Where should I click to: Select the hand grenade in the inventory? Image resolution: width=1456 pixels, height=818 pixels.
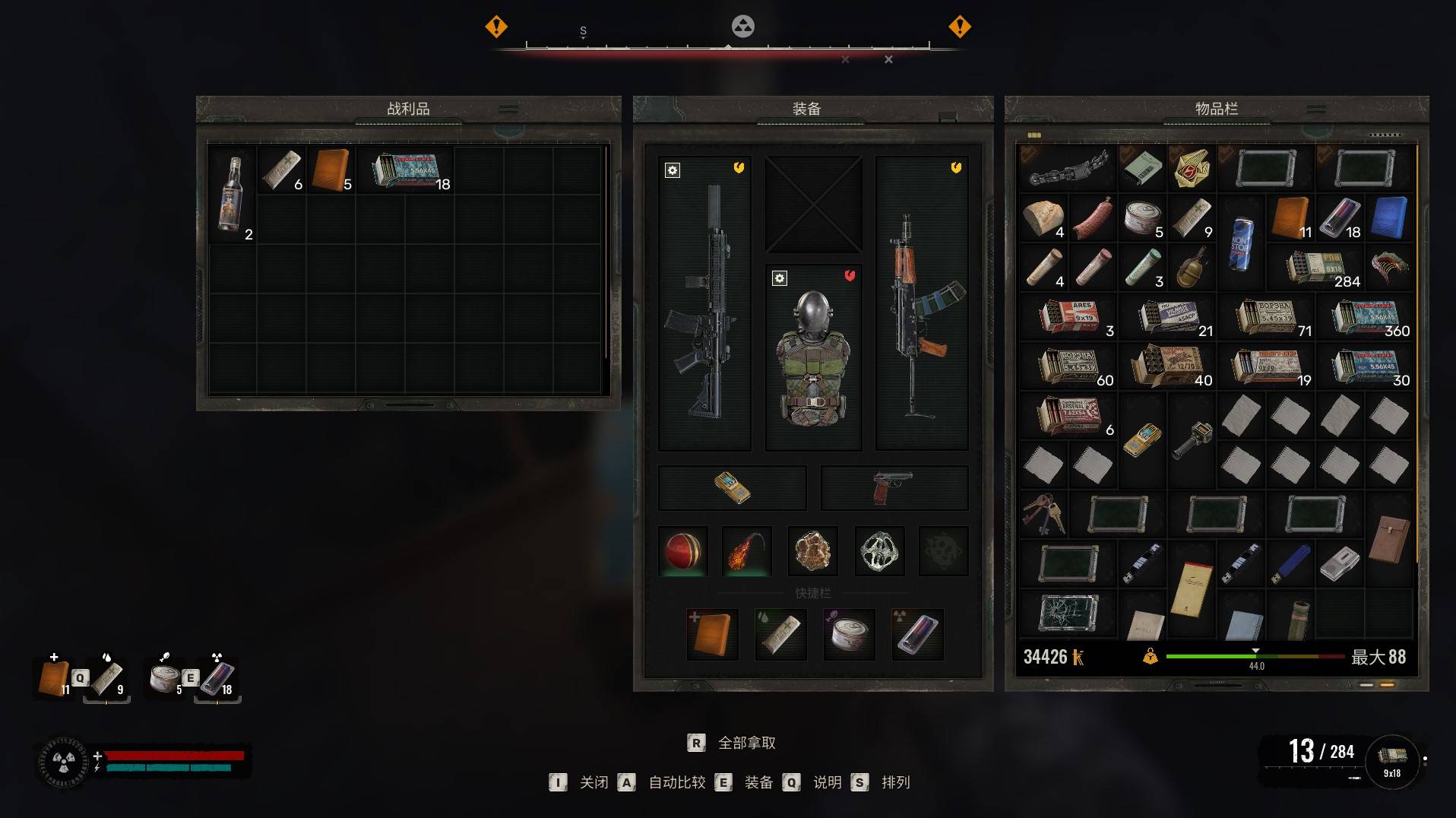point(1192,268)
